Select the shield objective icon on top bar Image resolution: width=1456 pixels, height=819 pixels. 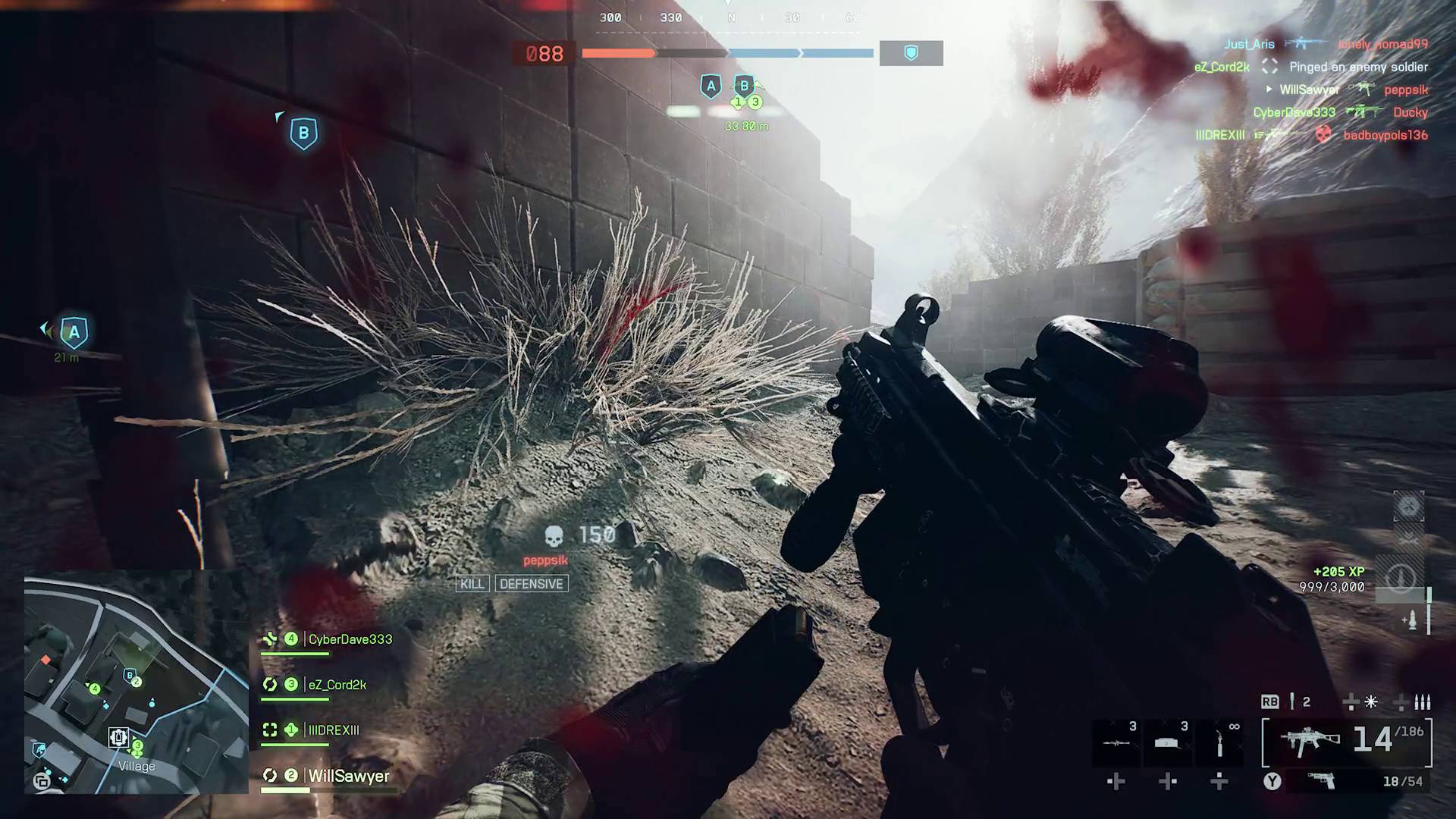pos(911,53)
